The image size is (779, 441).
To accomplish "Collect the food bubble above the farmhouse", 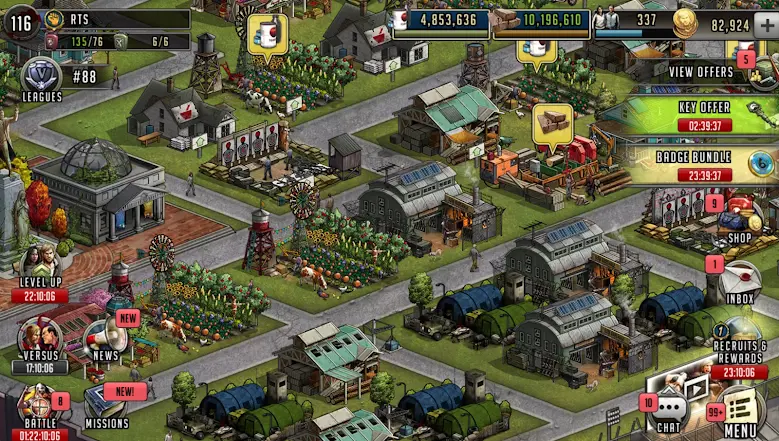I will 267,32.
